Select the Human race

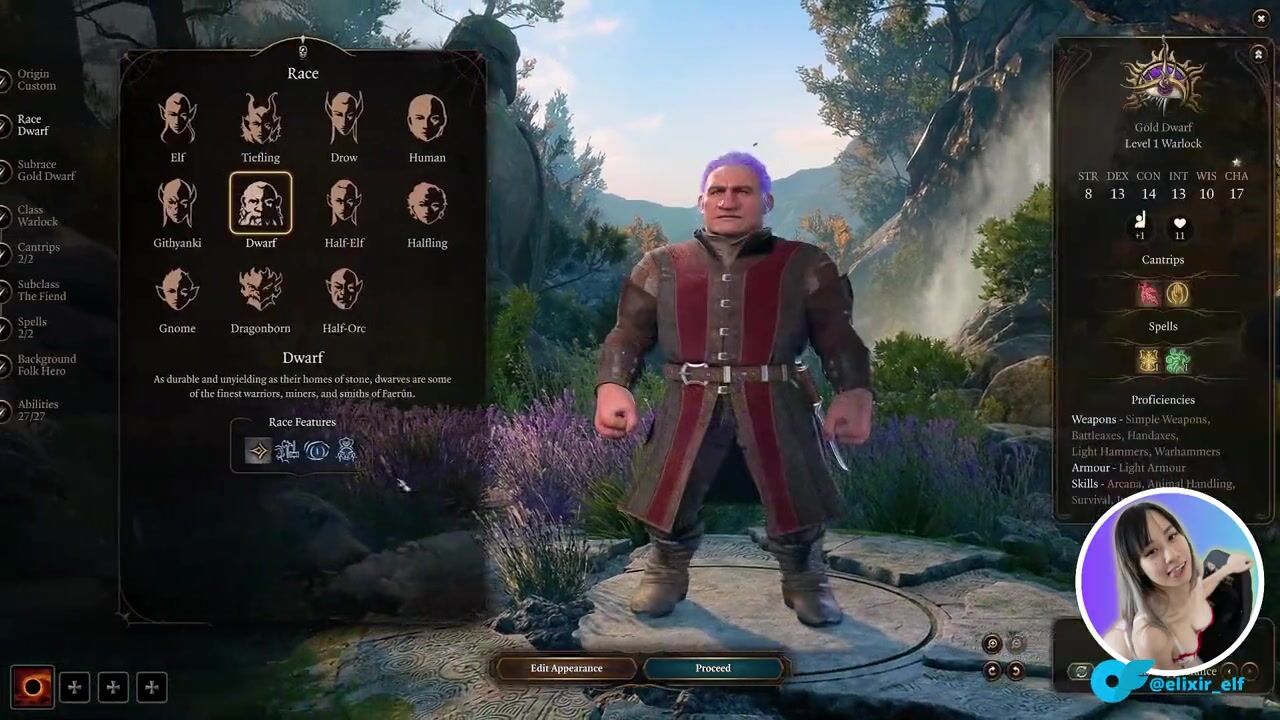tap(427, 119)
